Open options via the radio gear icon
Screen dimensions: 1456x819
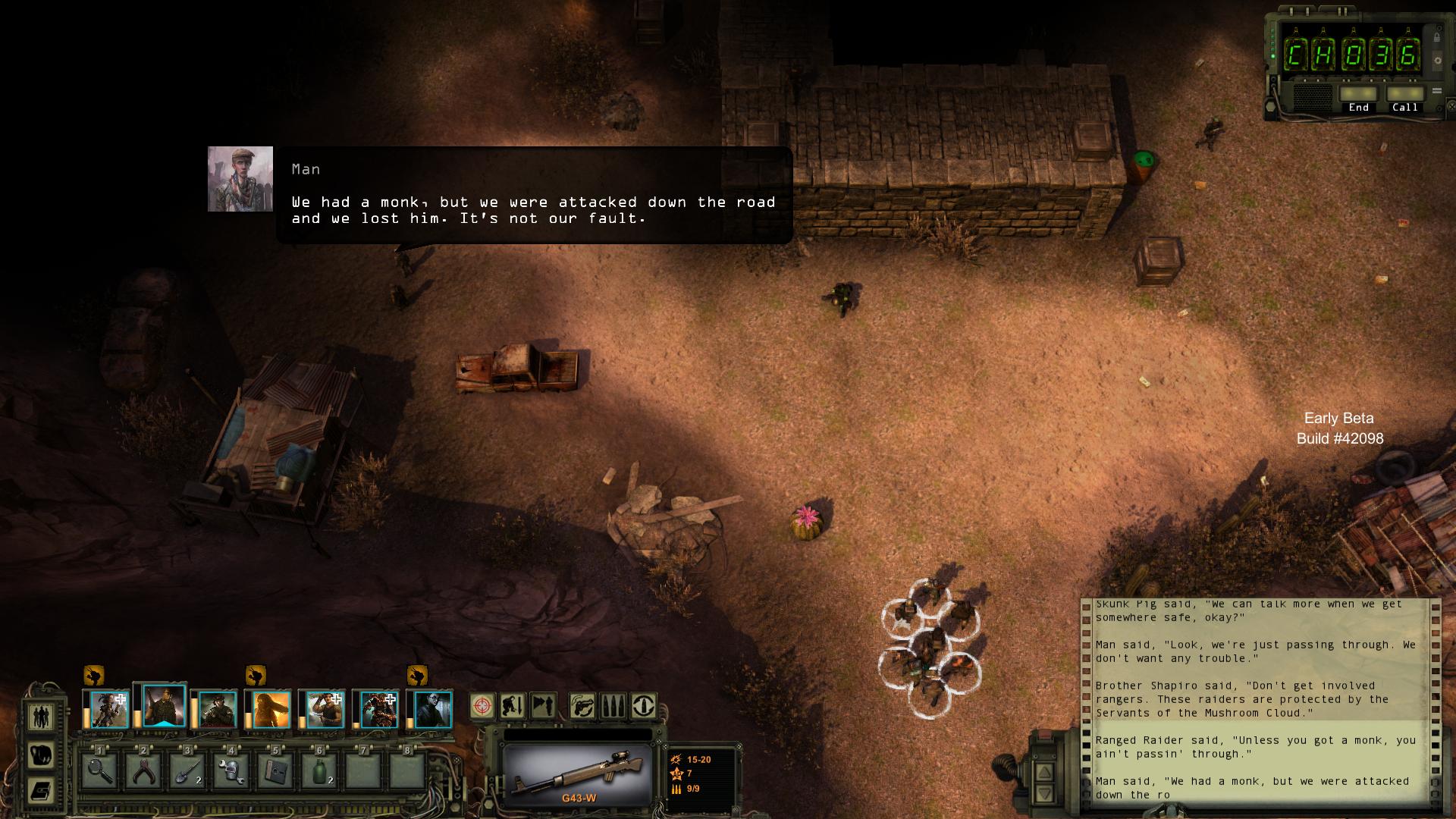(1437, 61)
